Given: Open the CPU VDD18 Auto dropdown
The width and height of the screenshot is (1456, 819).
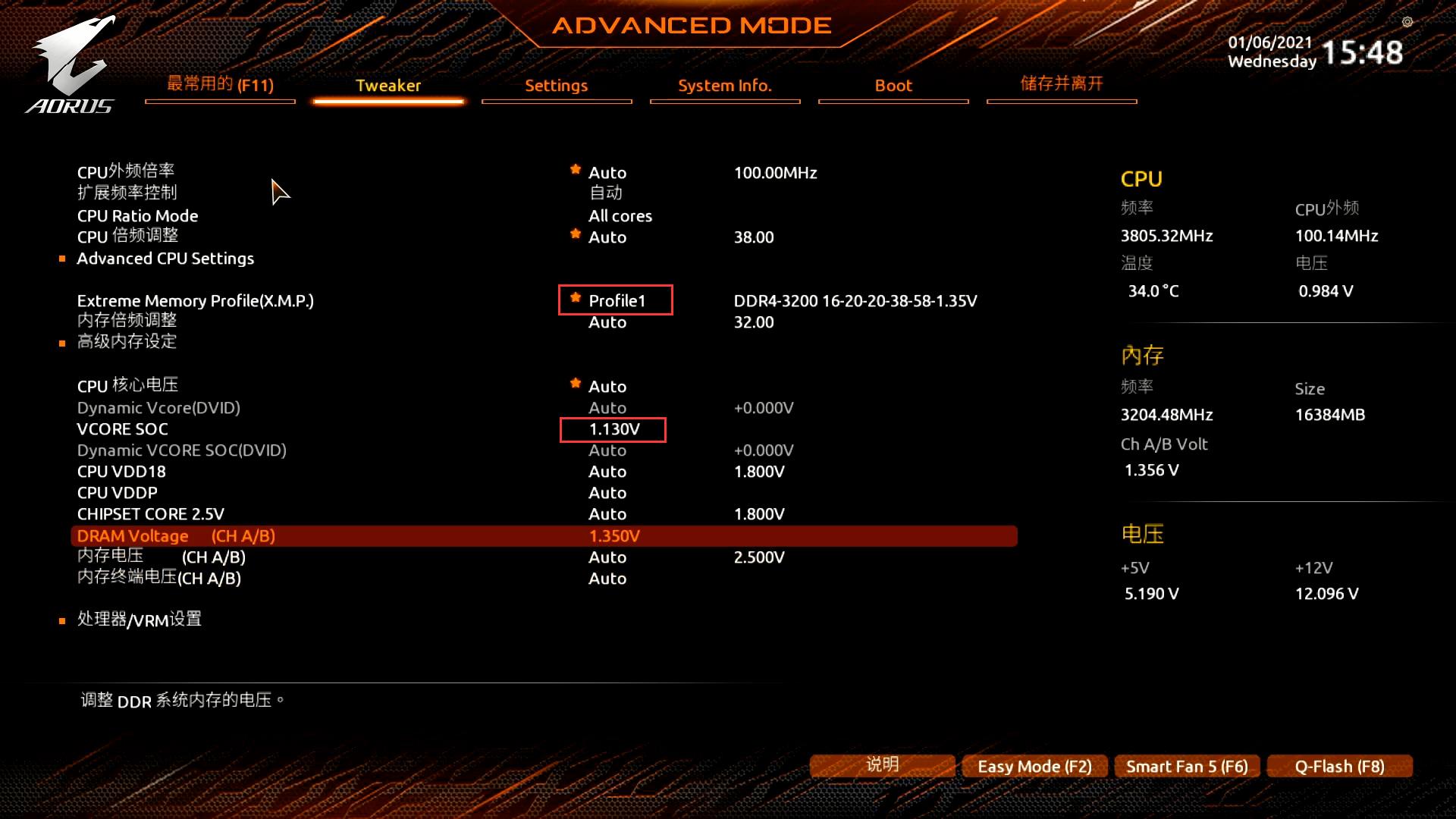Looking at the screenshot, I should [607, 471].
